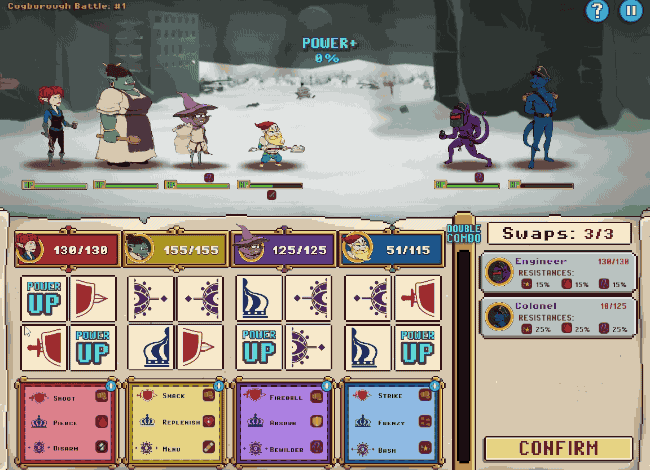Viewport: 650px width, 470px height.
Task: Activate the Bash ability
Action: tap(391, 446)
